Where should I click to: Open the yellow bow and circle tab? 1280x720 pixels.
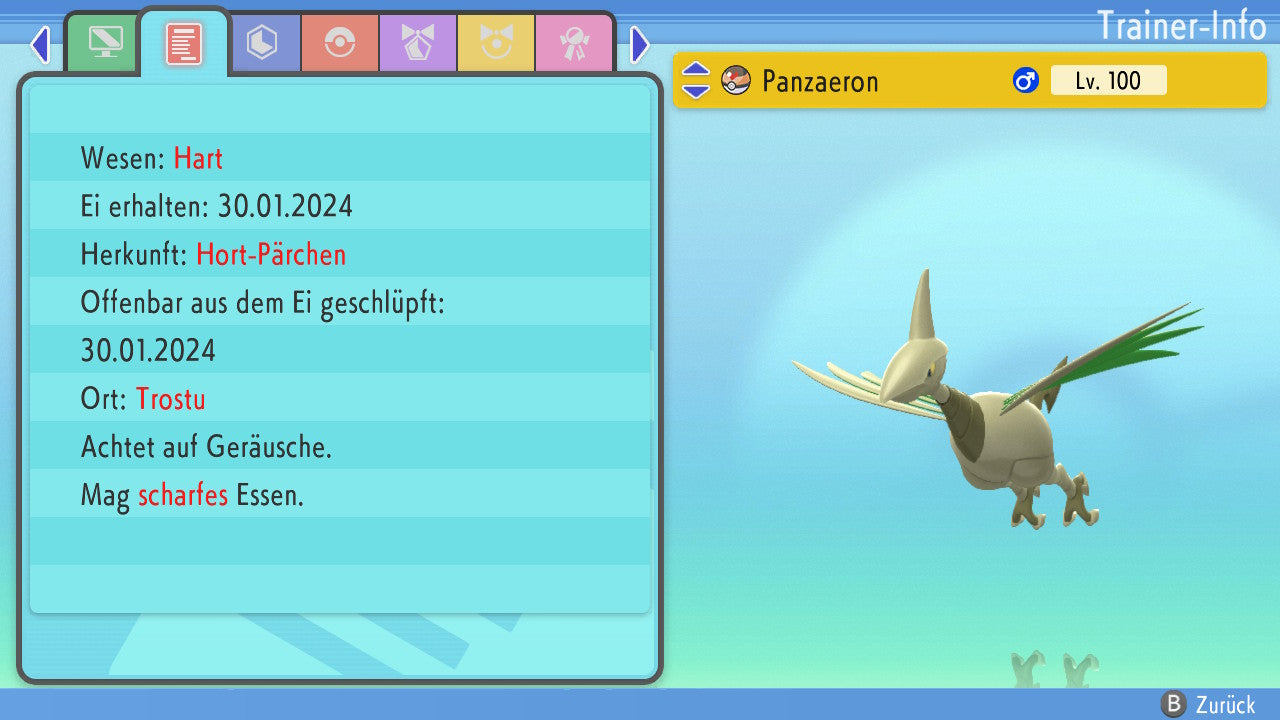point(496,43)
